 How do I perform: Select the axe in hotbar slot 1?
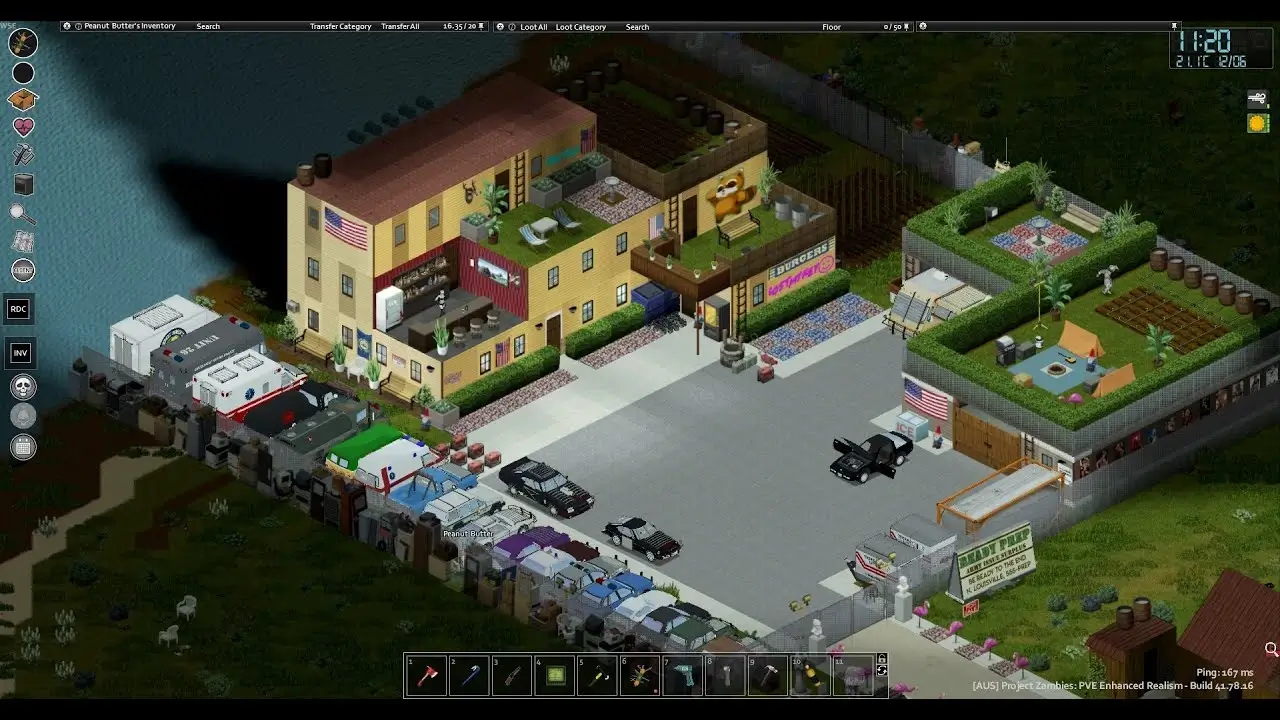click(x=426, y=675)
